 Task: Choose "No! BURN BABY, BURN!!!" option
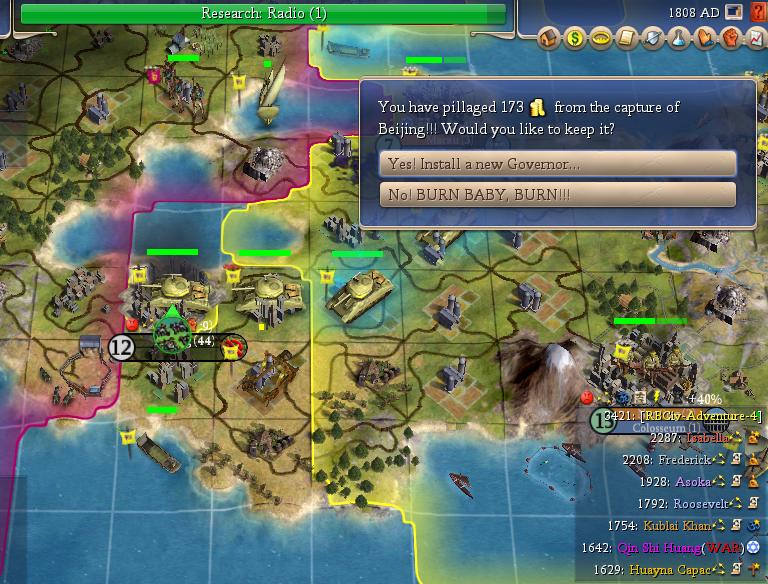[557, 194]
